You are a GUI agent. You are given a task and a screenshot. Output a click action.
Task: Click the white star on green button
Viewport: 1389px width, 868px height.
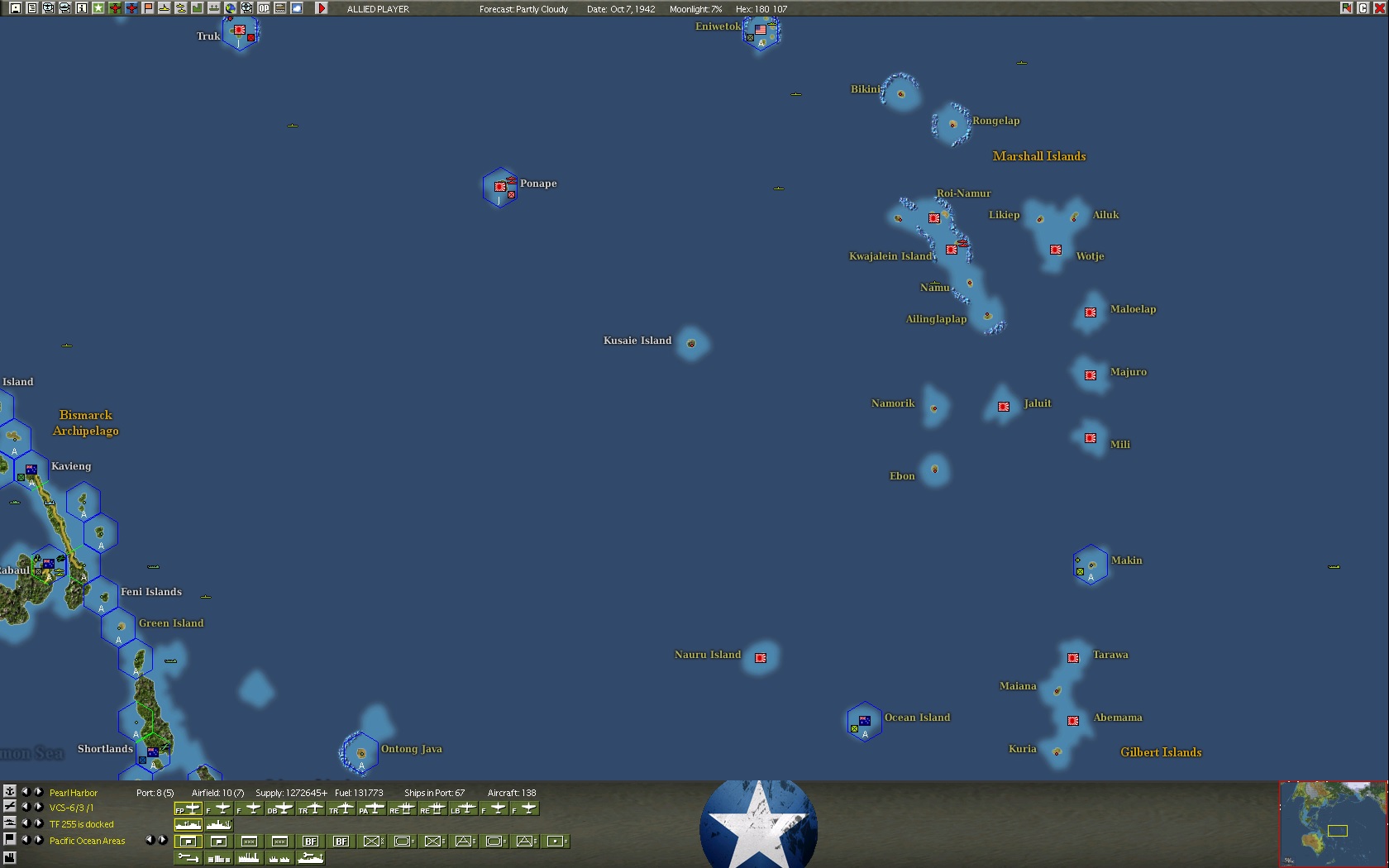tap(98, 8)
